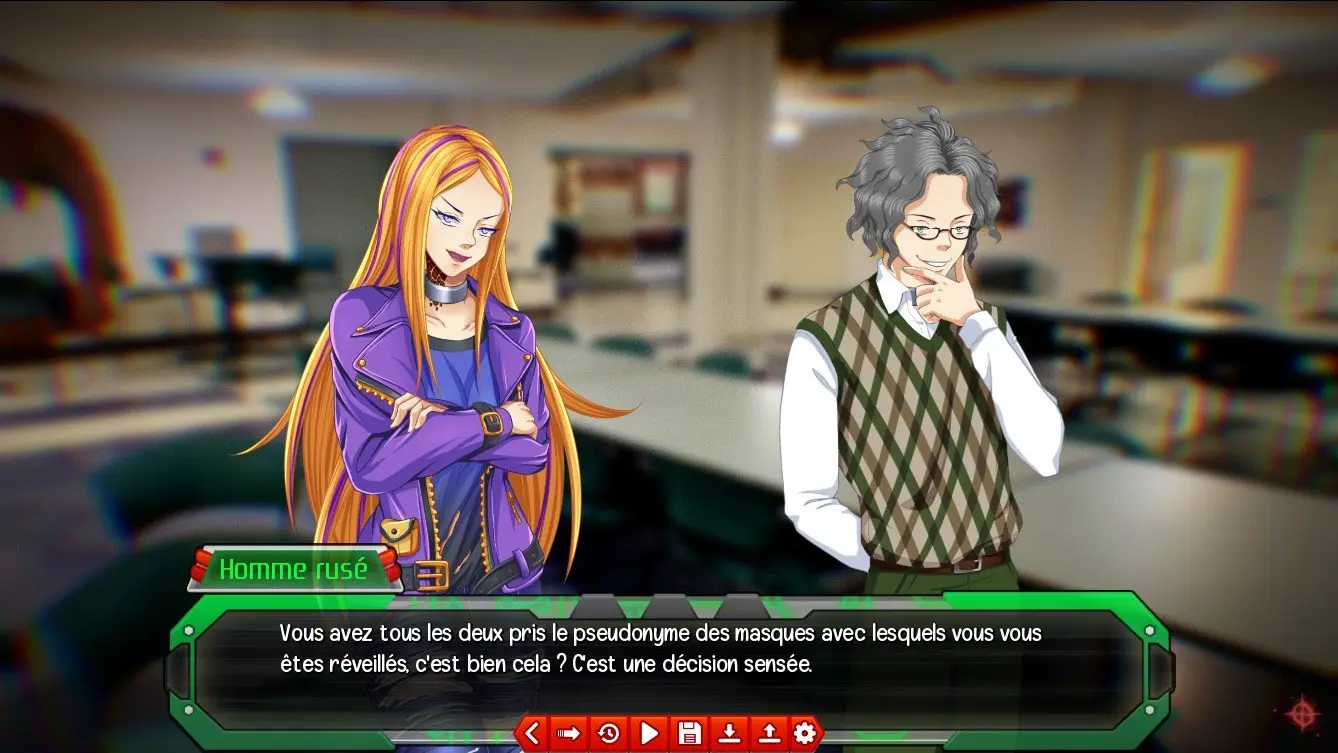Screen dimensions: 1338x753
Task: Open the dialogue history clock icon
Action: (608, 734)
